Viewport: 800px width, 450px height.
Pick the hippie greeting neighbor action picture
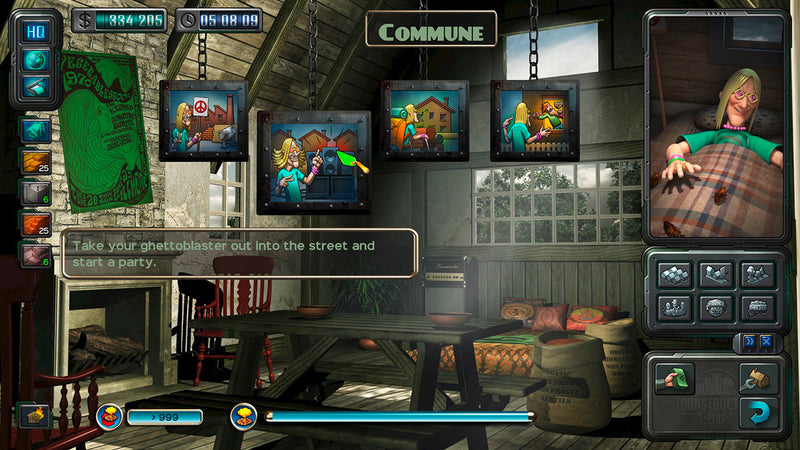(x=534, y=120)
